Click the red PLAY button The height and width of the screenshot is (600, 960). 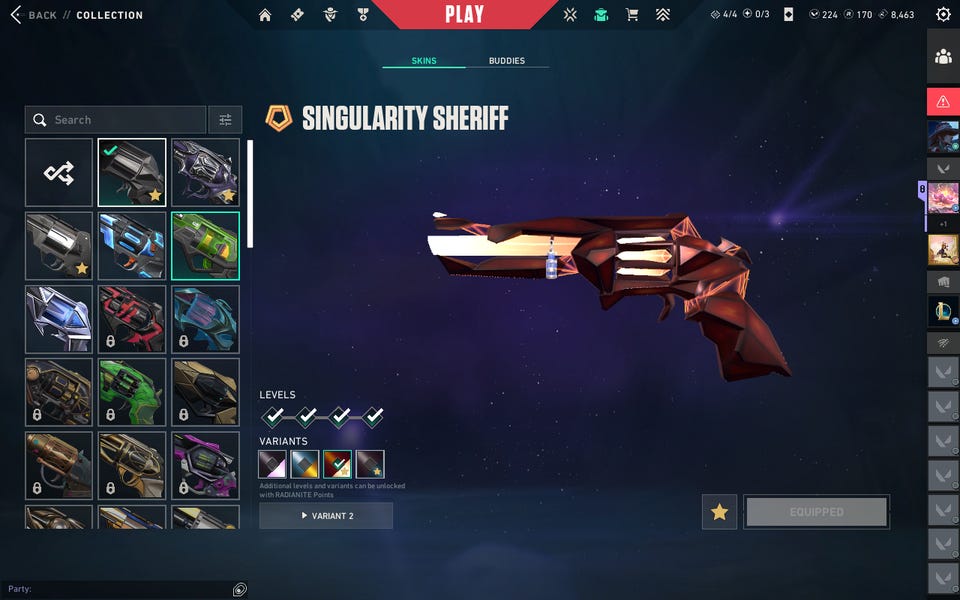pos(464,14)
